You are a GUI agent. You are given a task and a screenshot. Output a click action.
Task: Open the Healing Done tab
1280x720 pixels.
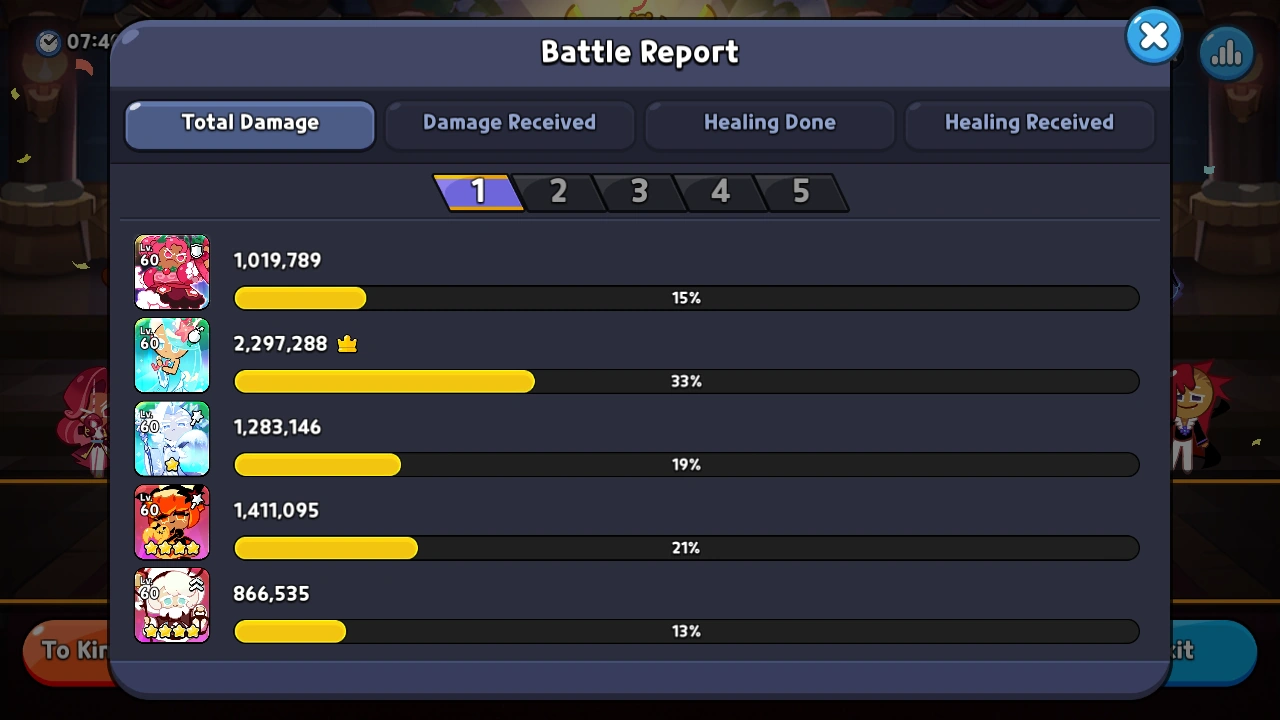[769, 123]
